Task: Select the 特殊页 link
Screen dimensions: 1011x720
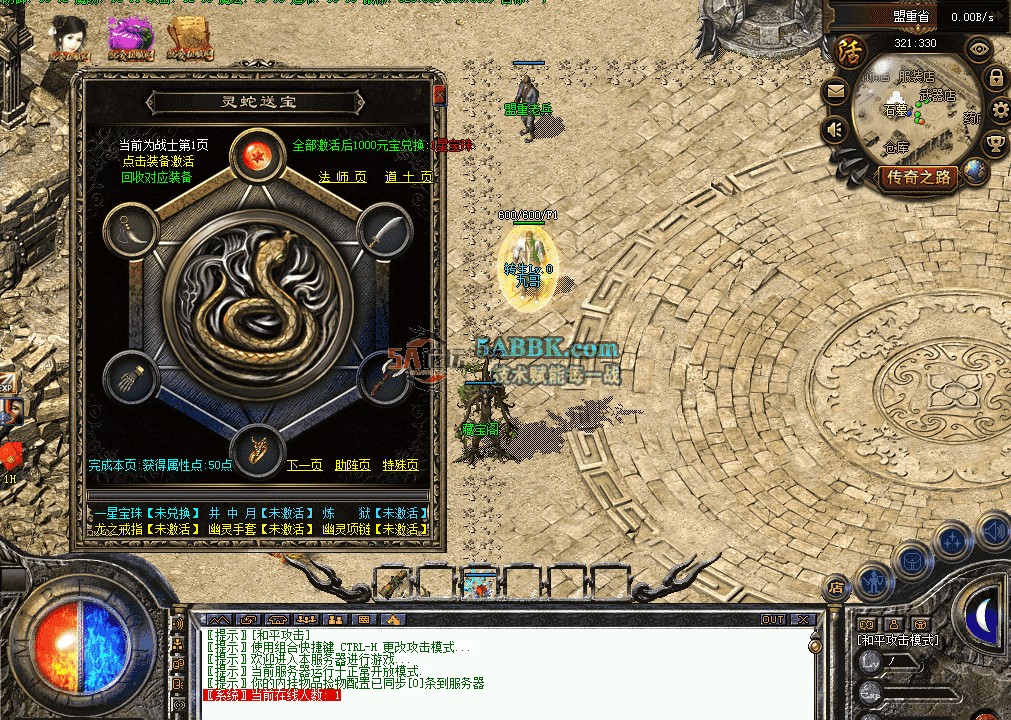Action: tap(400, 465)
